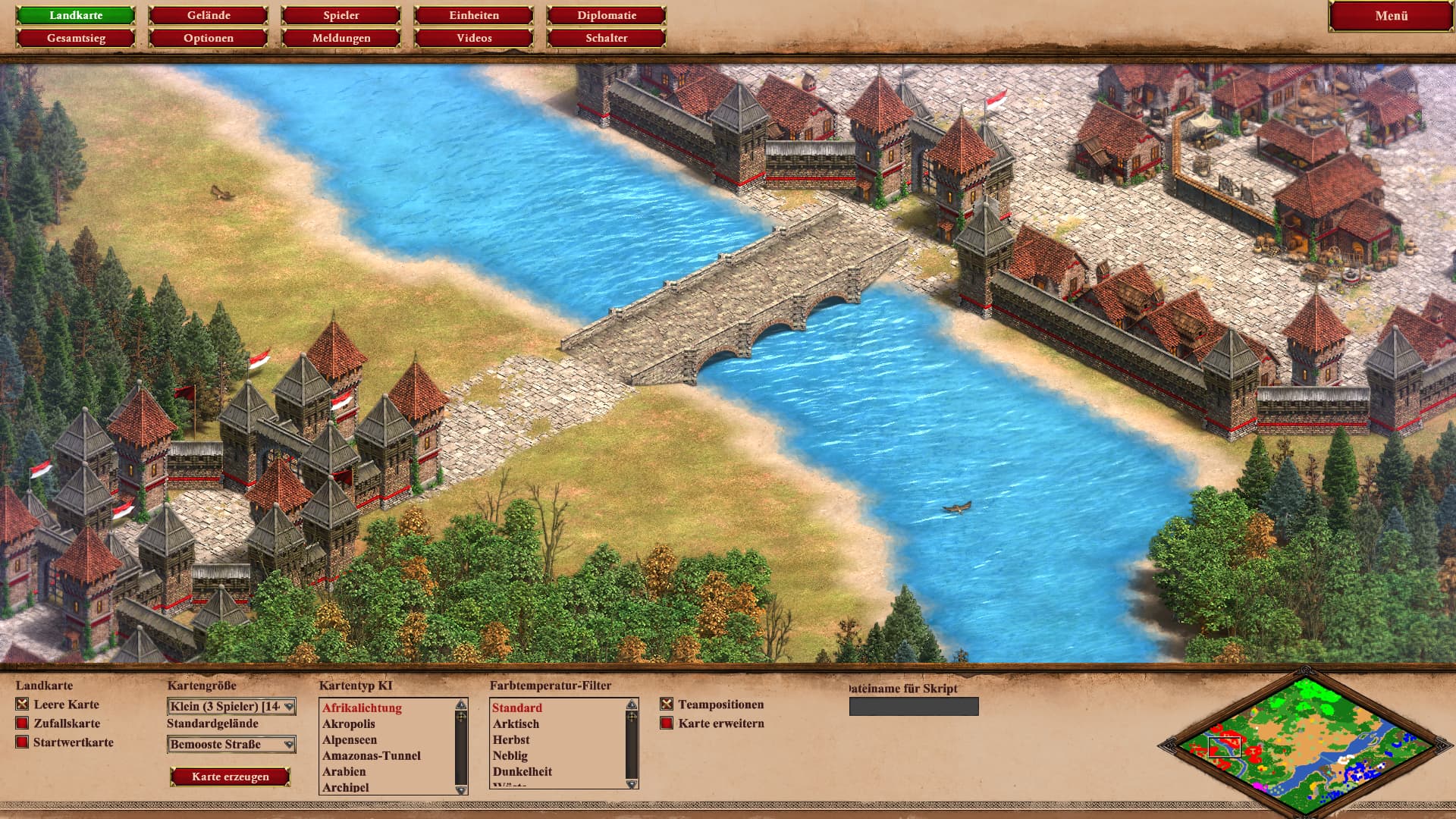The height and width of the screenshot is (819, 1456).
Task: Open the Menü button
Action: (1391, 16)
